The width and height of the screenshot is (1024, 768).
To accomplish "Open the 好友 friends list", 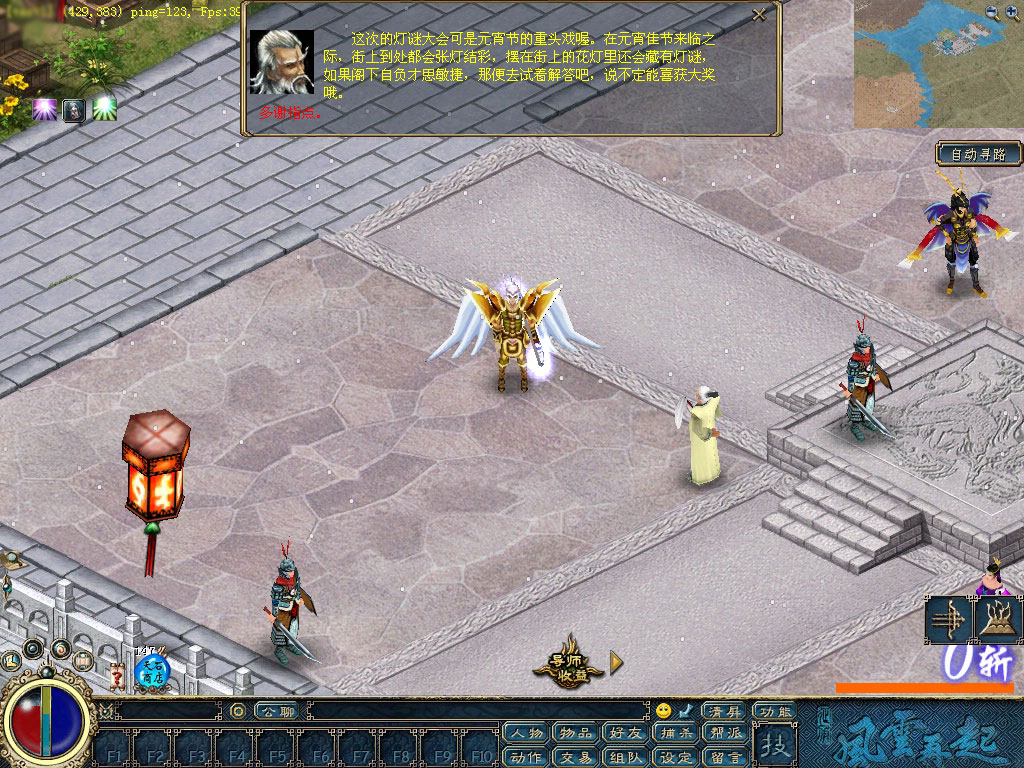I will tap(626, 734).
